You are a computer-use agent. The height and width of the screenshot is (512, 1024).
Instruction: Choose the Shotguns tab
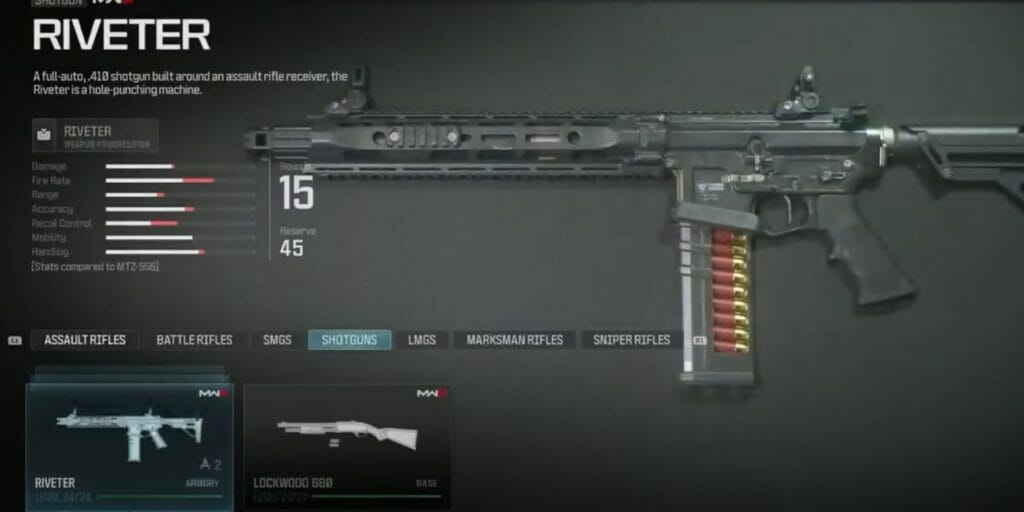349,340
